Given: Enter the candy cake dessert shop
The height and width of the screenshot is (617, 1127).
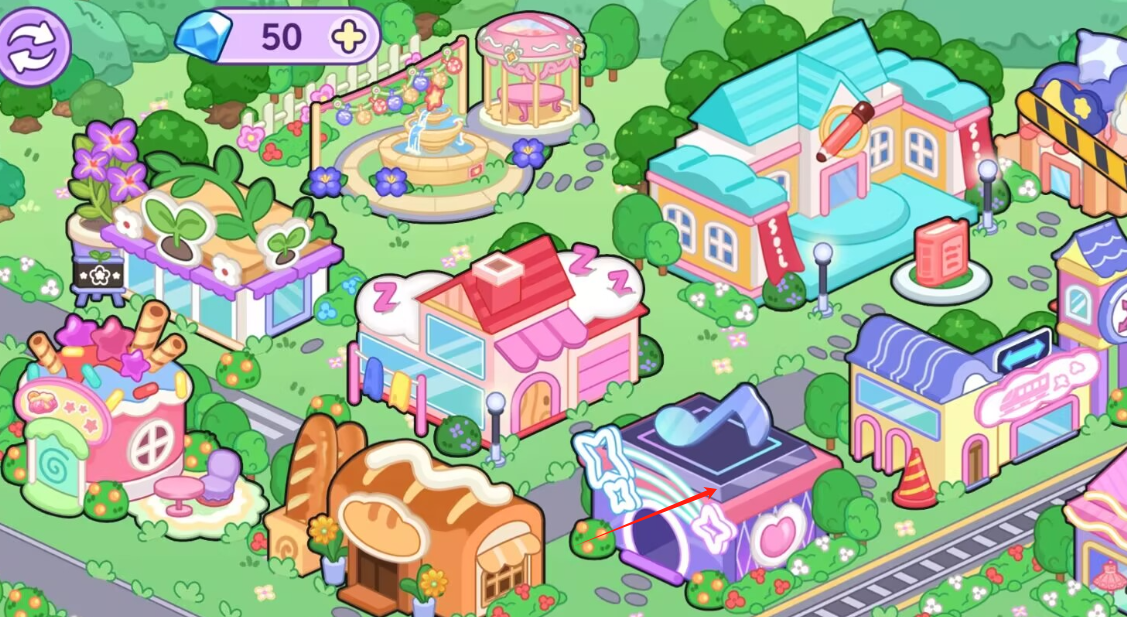Looking at the screenshot, I should [105, 410].
